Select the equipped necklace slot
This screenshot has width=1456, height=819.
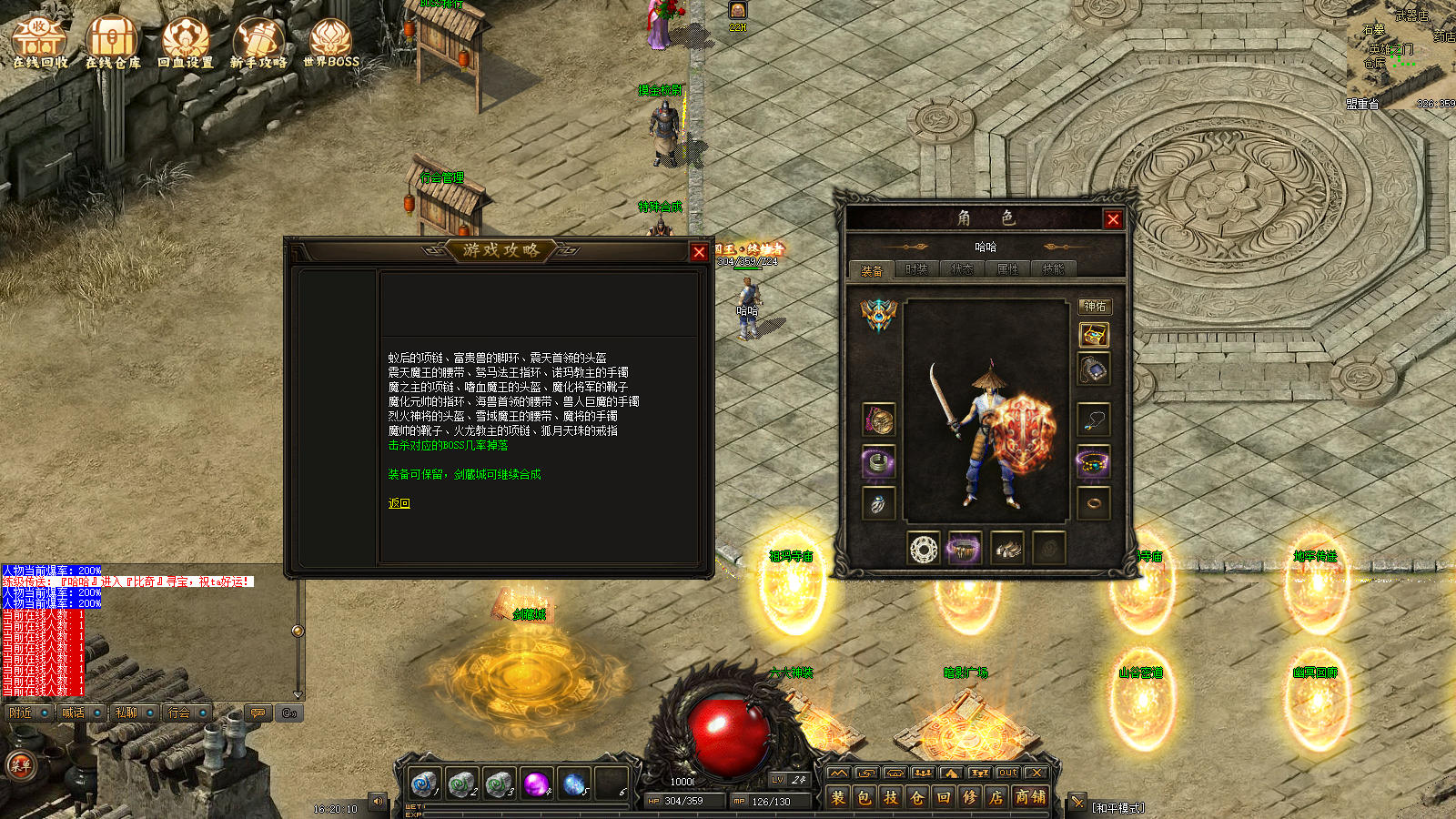[x=1094, y=420]
